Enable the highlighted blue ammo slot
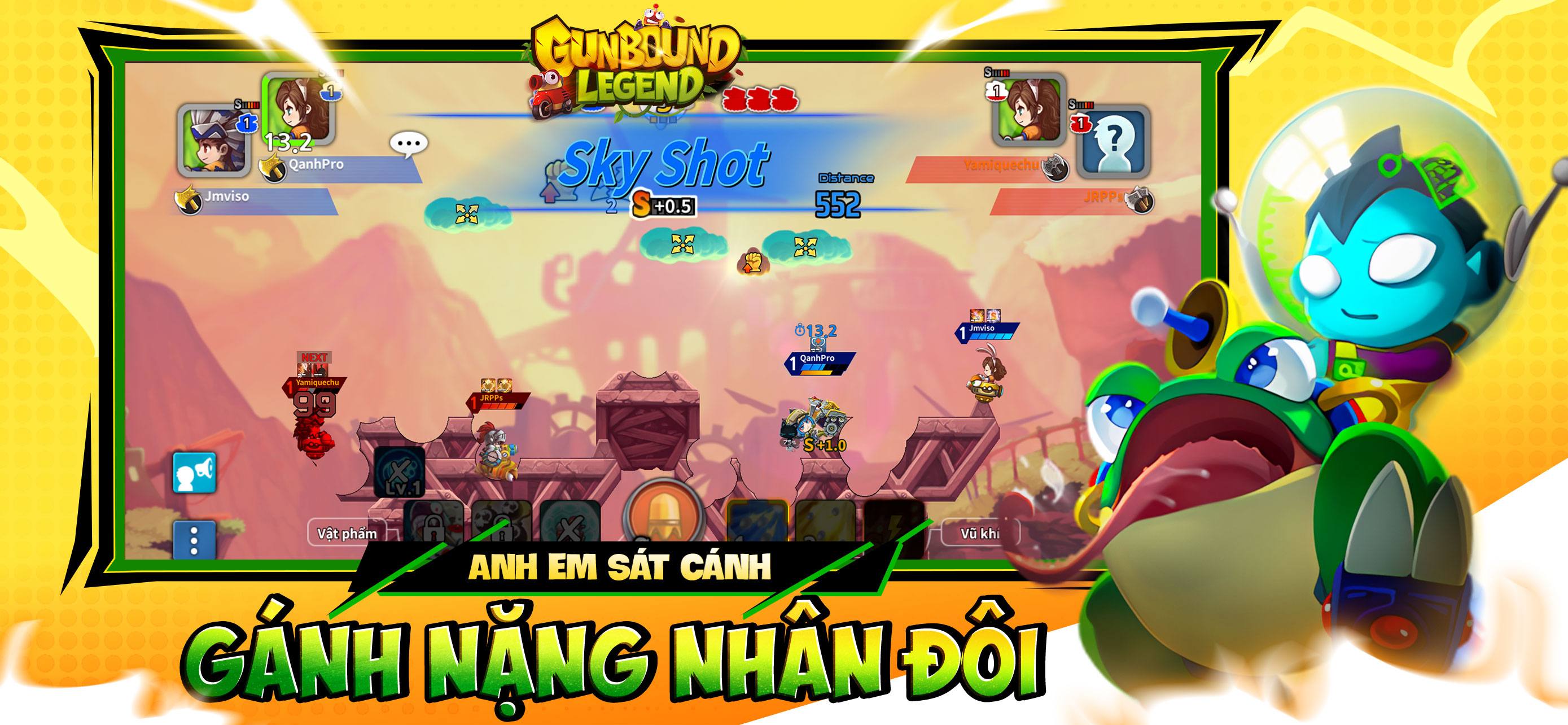1568x725 pixels. pos(758,521)
